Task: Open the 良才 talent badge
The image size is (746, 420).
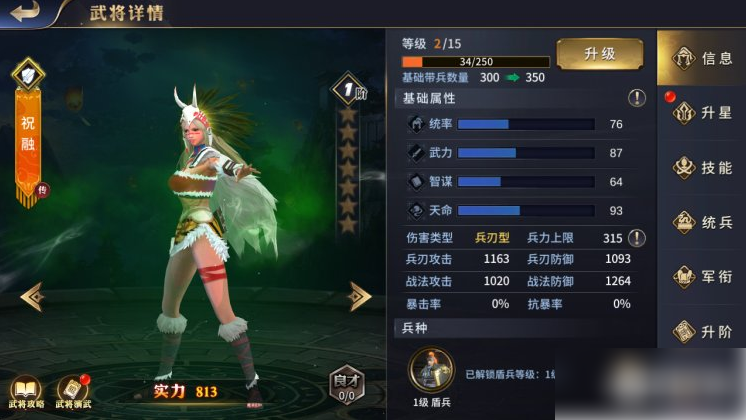Action: click(x=346, y=383)
